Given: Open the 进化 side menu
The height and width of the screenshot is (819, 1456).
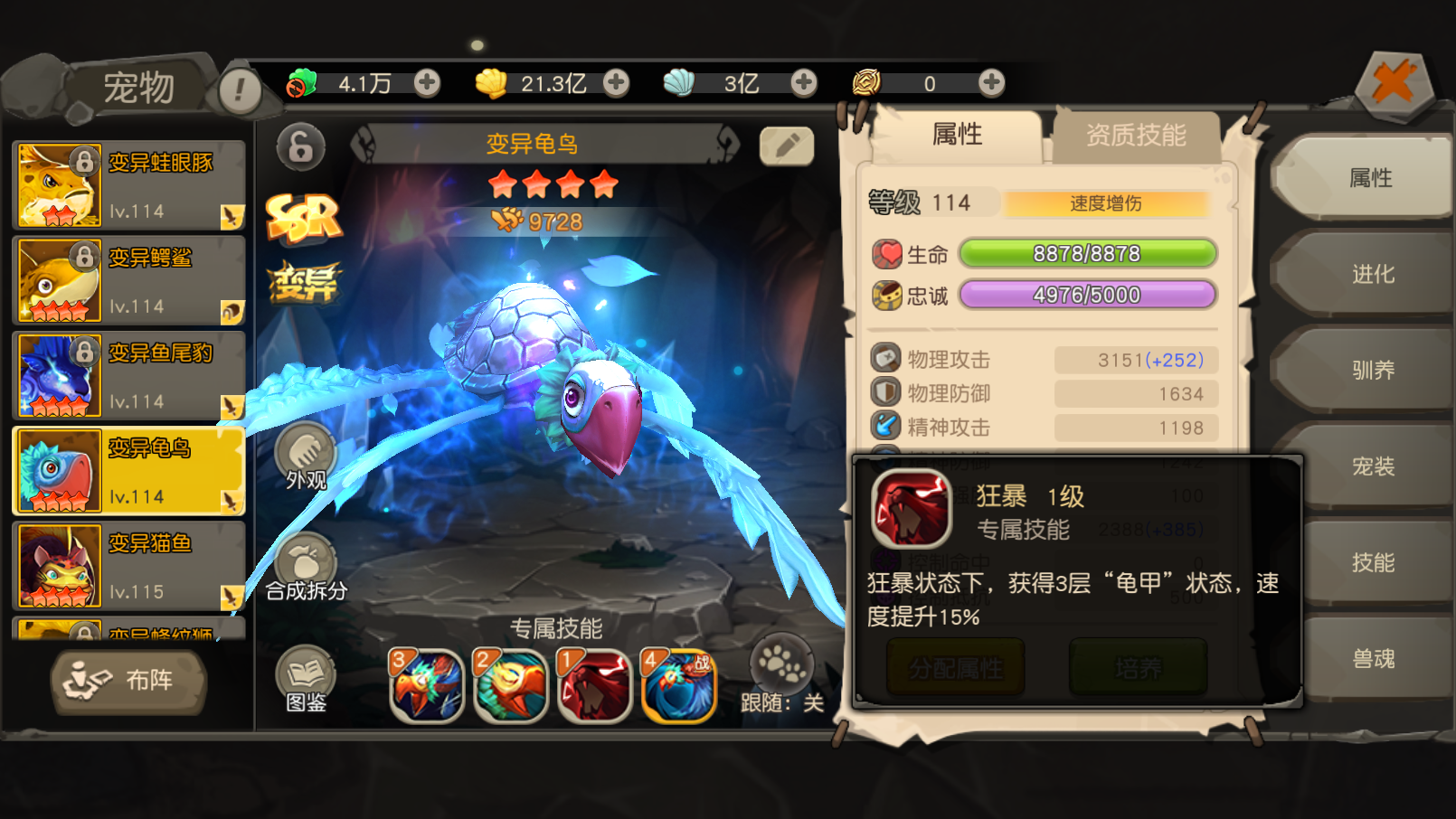Looking at the screenshot, I should pyautogui.click(x=1371, y=274).
